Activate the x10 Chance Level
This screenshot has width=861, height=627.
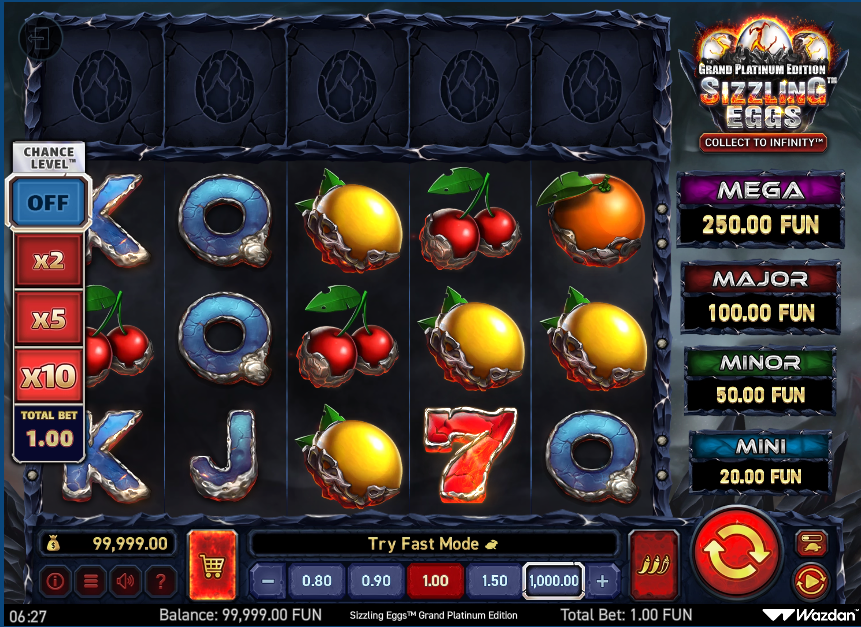[48, 376]
